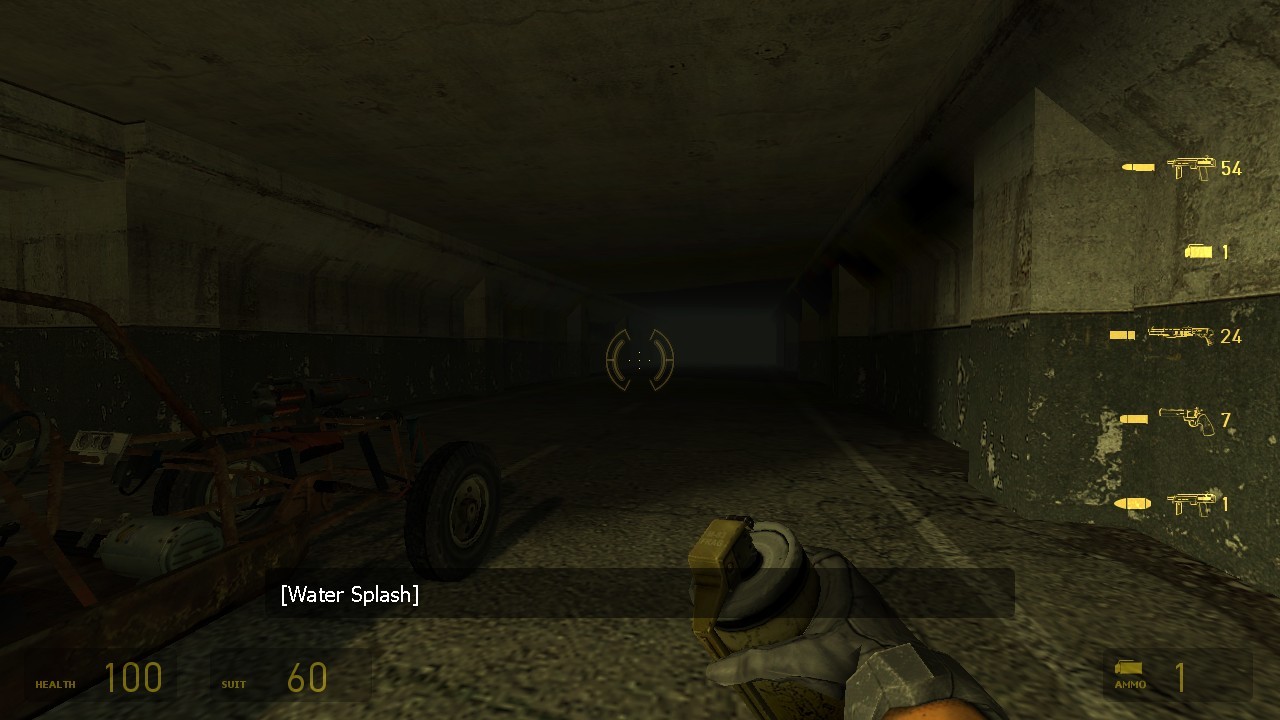Click the crosshair reticle
The width and height of the screenshot is (1280, 720).
[638, 360]
